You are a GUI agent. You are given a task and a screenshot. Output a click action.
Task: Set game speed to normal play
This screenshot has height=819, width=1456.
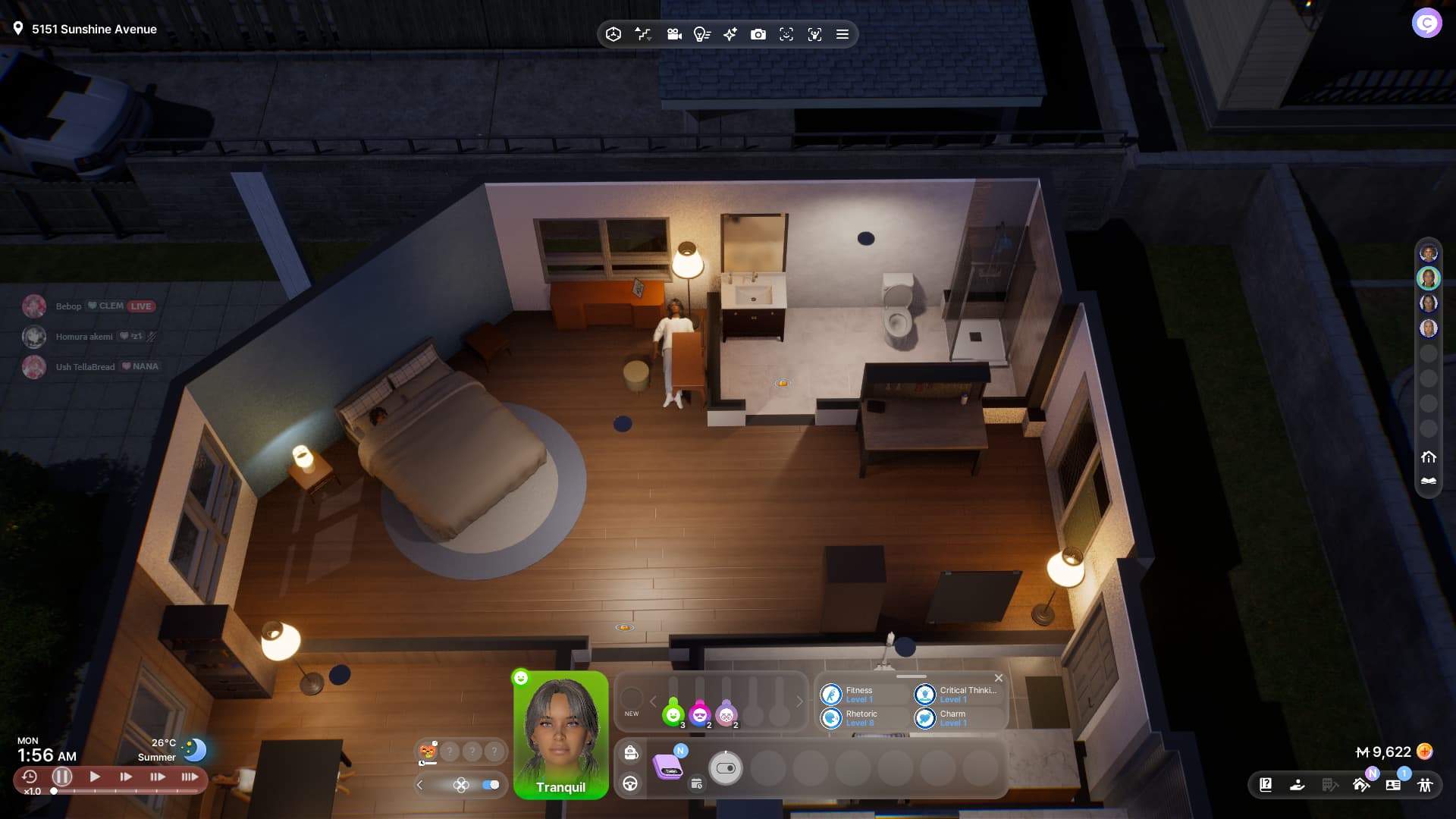(x=95, y=777)
